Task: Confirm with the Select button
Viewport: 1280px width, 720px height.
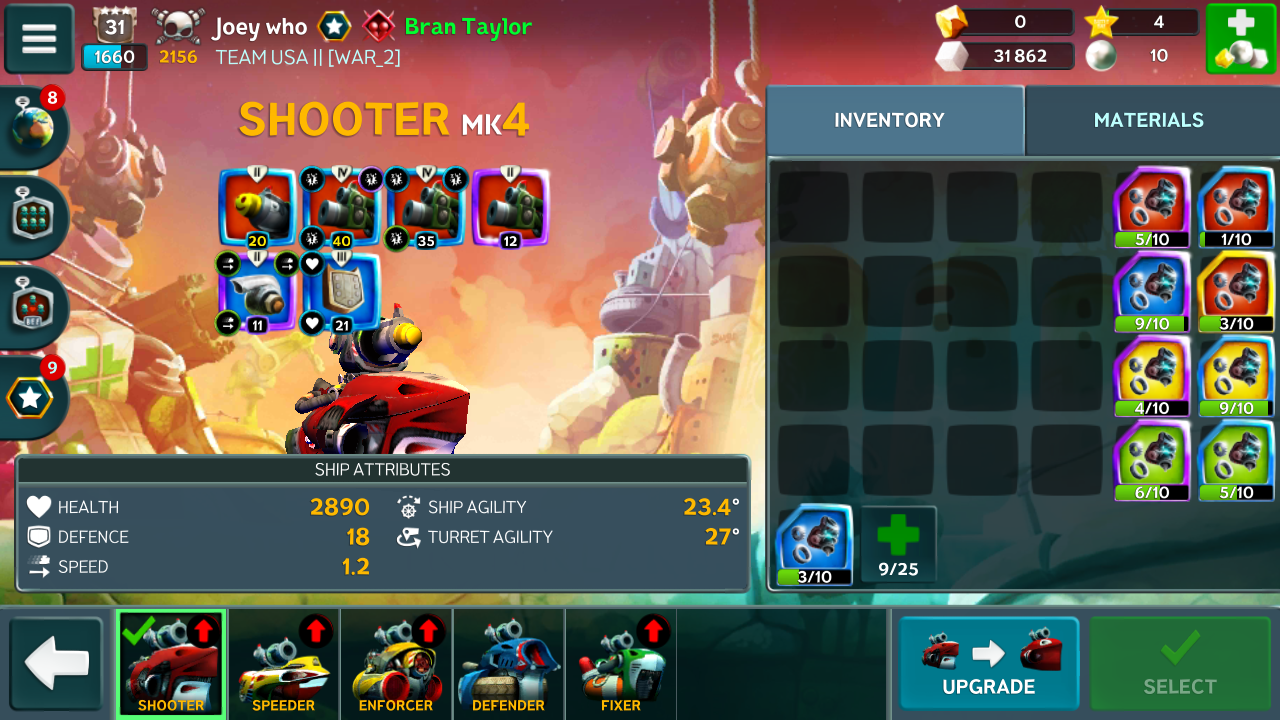Action: 1180,664
